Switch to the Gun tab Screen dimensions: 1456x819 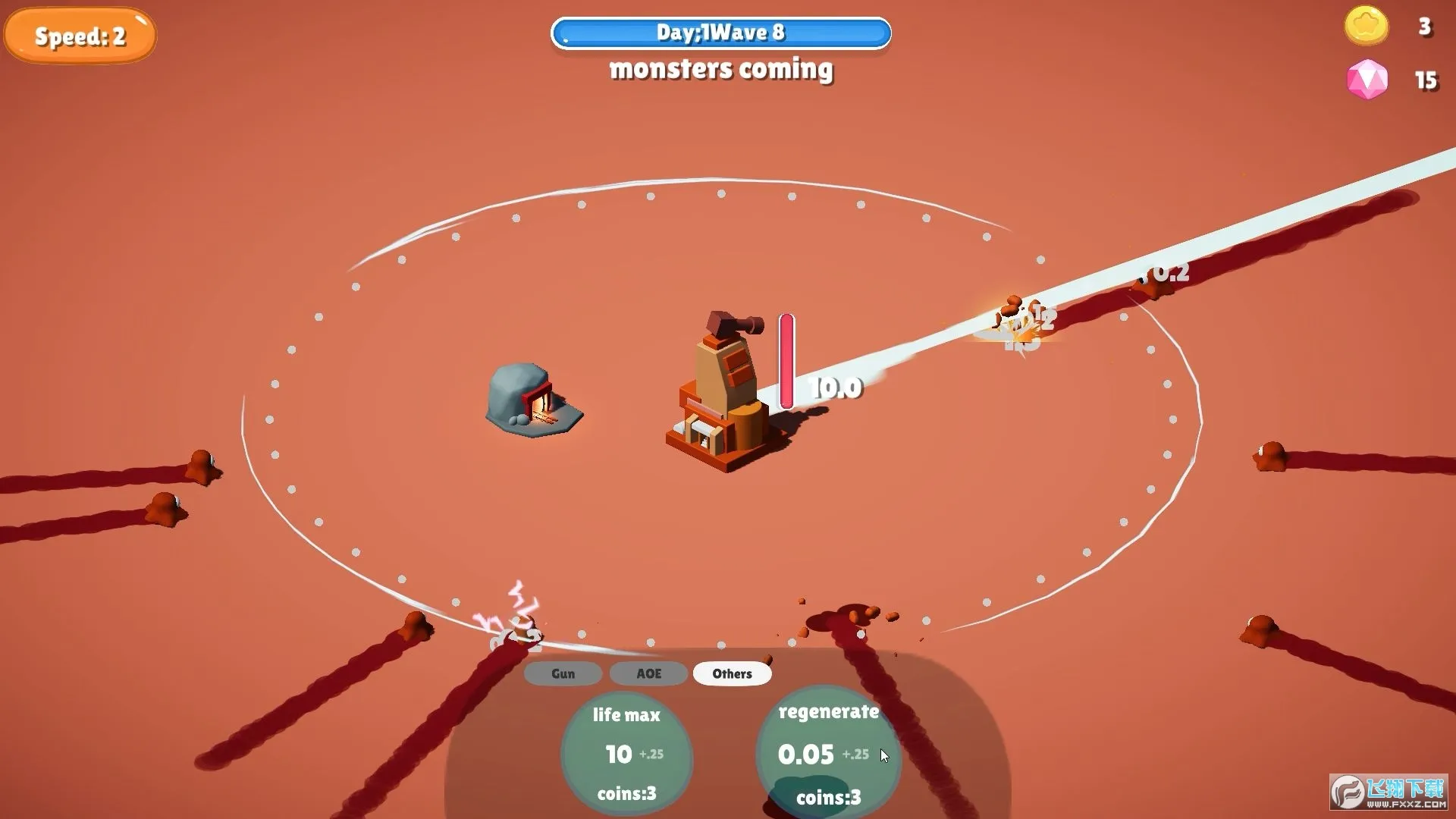click(563, 673)
